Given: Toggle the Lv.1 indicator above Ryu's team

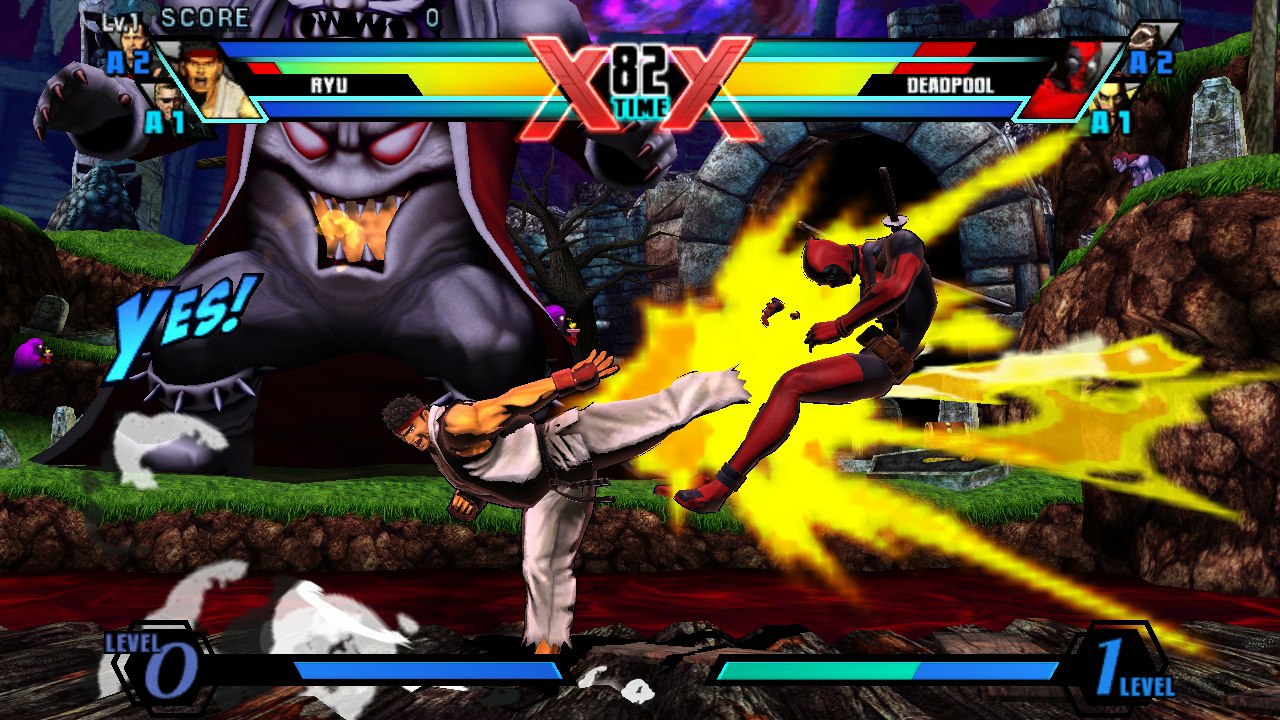Looking at the screenshot, I should 118,20.
